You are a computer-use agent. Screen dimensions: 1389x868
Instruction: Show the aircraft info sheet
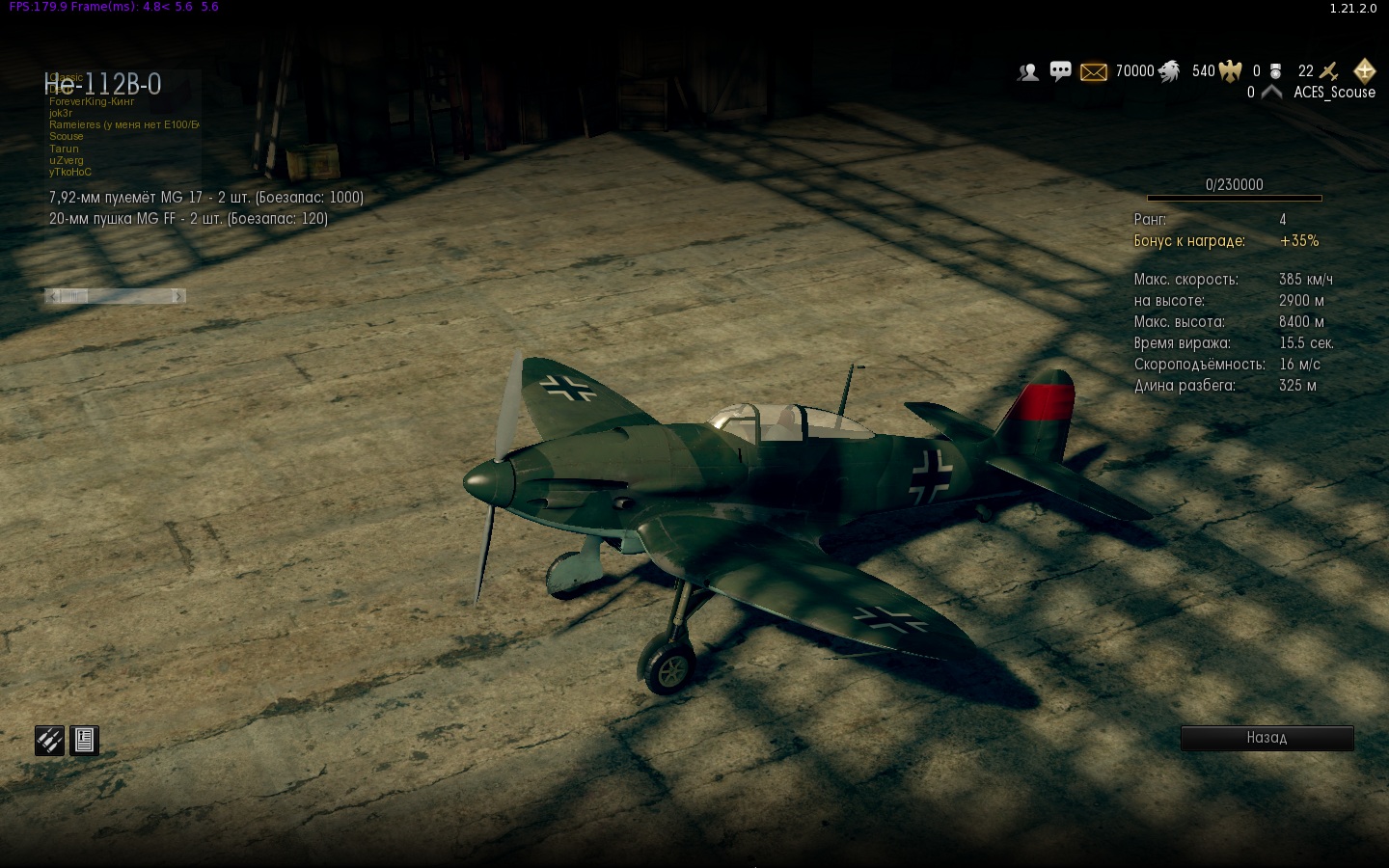(85, 741)
